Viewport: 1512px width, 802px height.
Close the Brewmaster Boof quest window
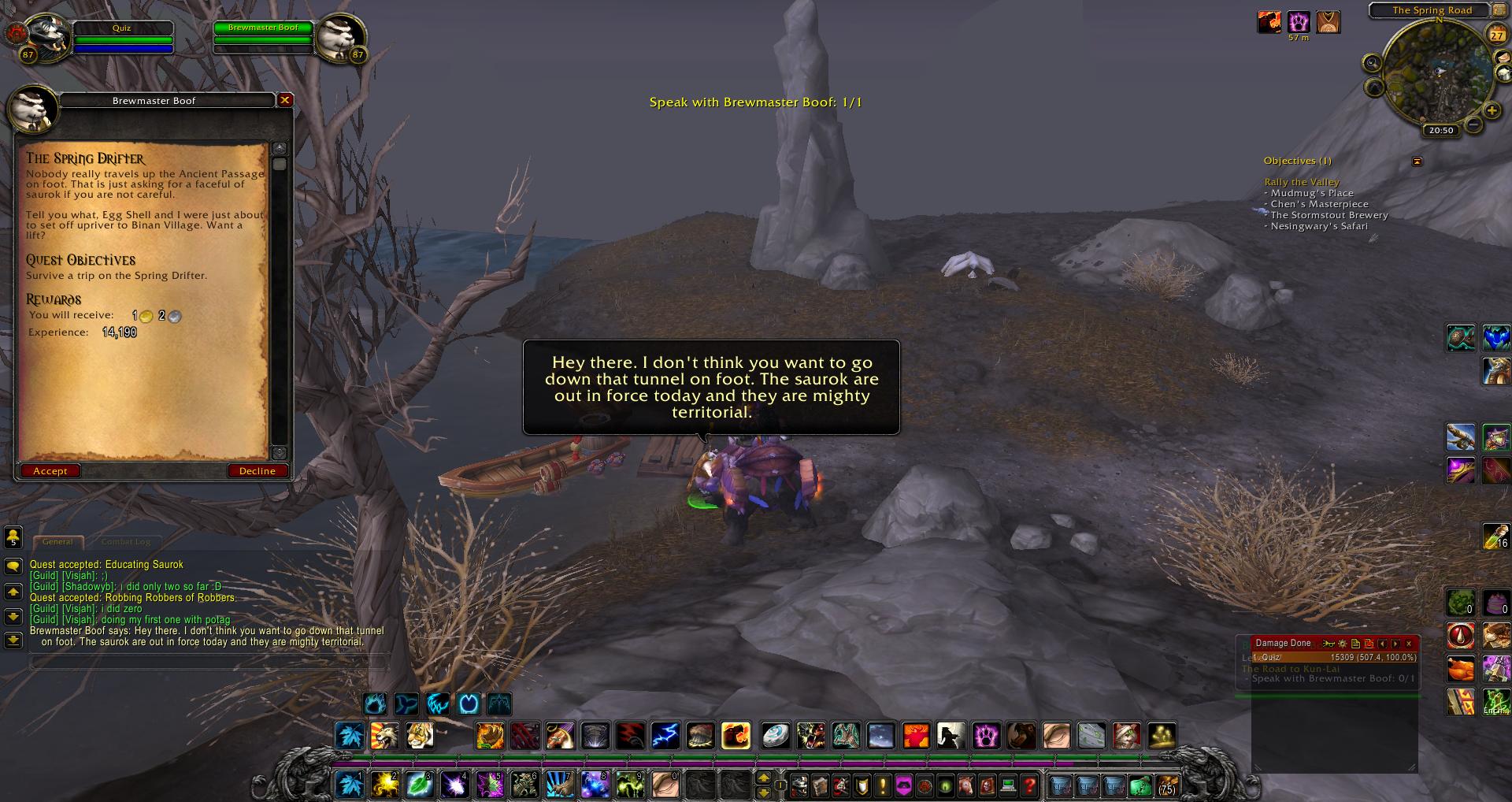tap(285, 100)
